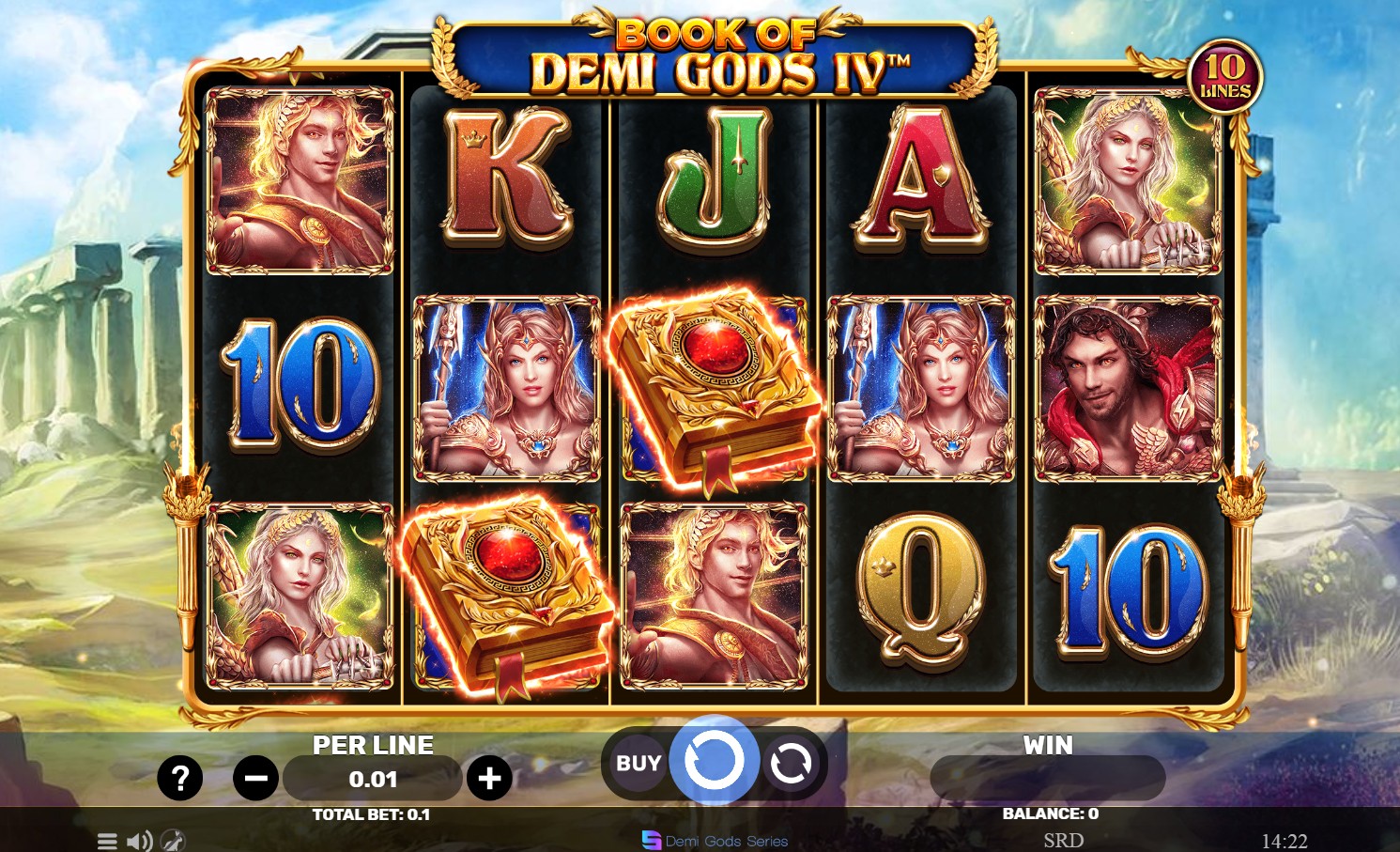Decrease bet with the minus icon

click(x=255, y=778)
